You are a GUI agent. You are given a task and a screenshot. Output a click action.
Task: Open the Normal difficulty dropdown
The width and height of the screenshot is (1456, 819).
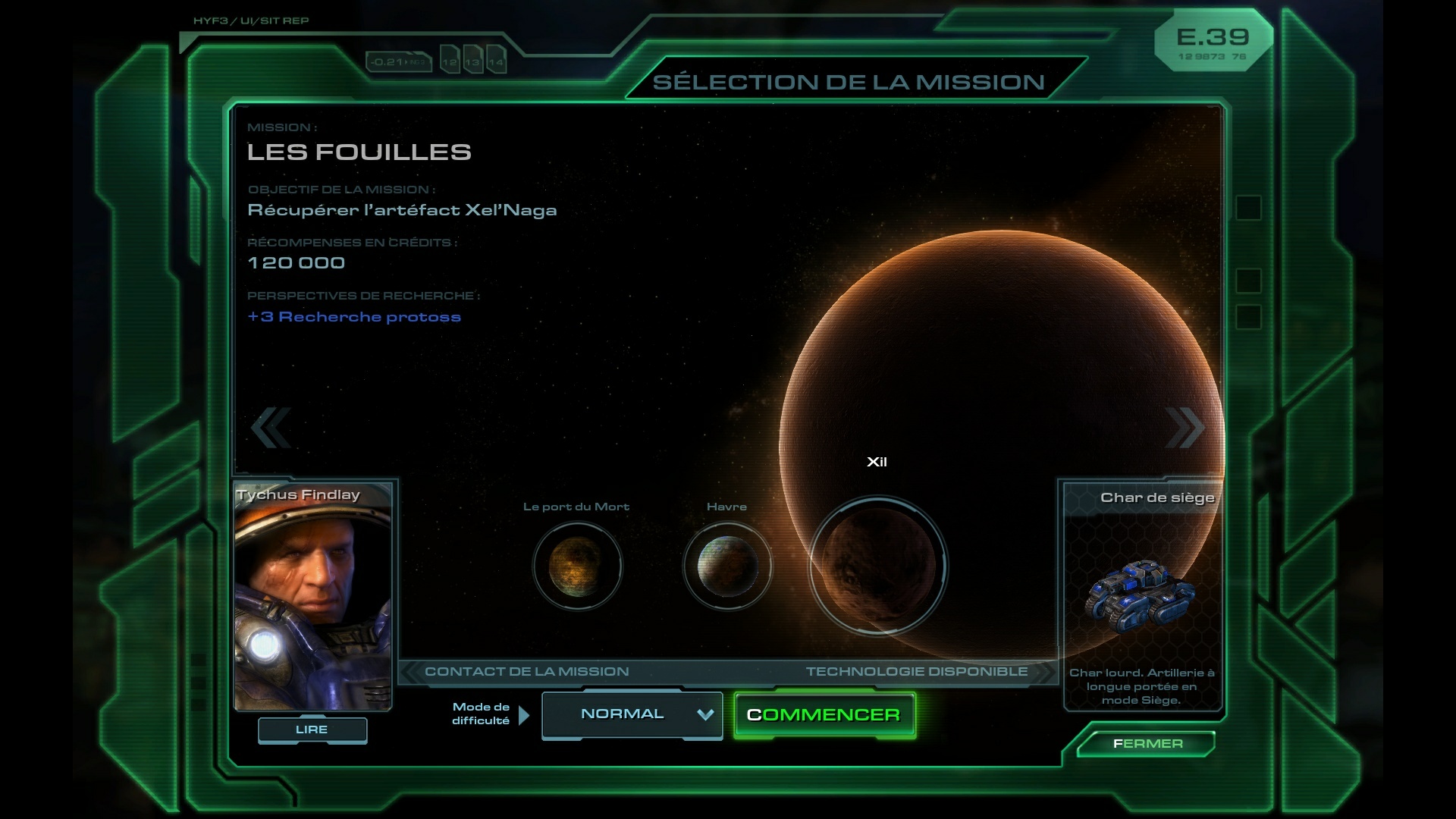[632, 714]
